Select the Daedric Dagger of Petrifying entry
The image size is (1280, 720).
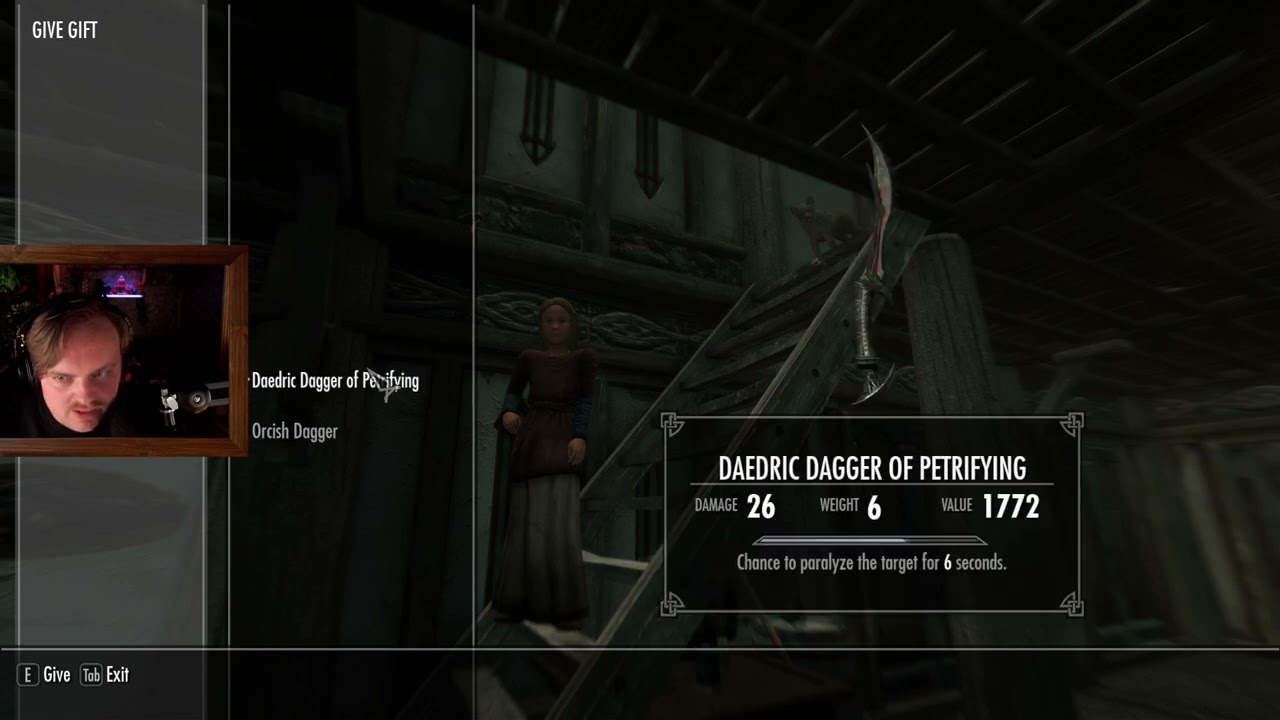(334, 381)
